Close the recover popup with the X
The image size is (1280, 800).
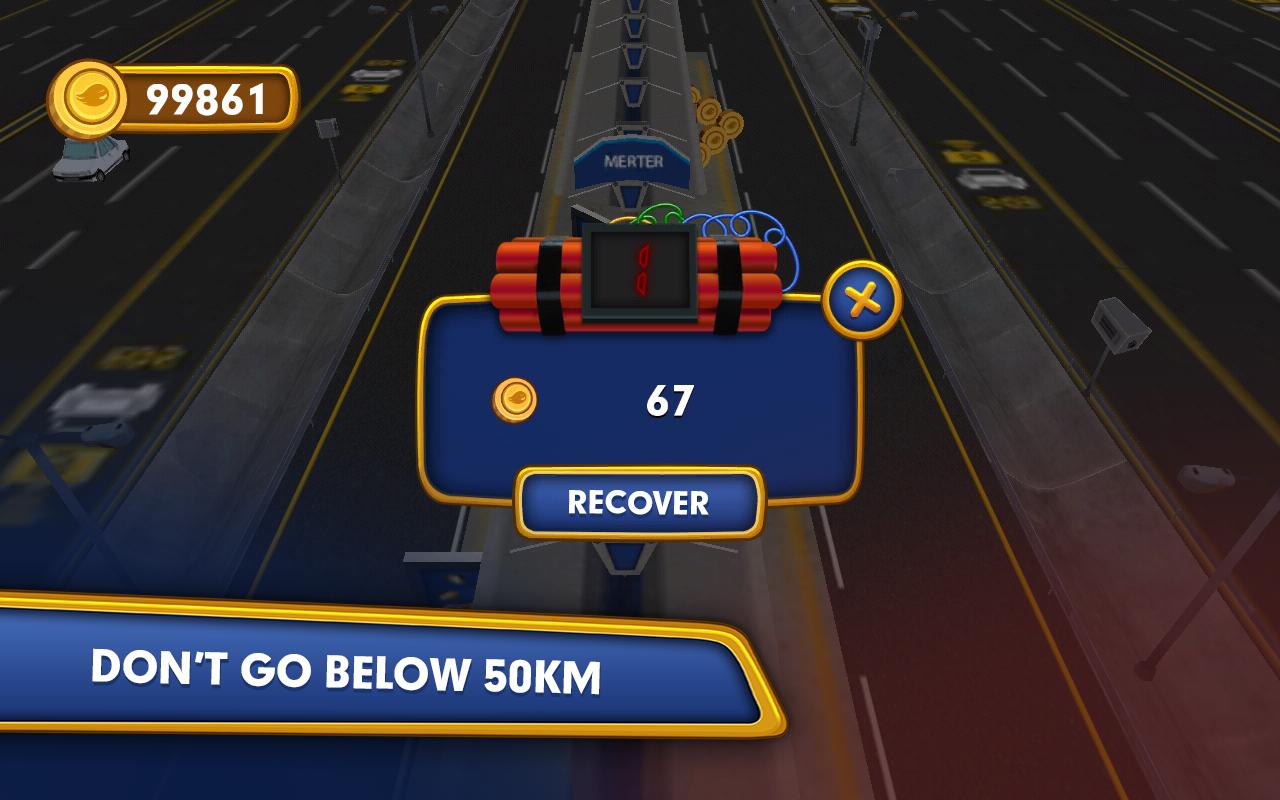coord(862,299)
